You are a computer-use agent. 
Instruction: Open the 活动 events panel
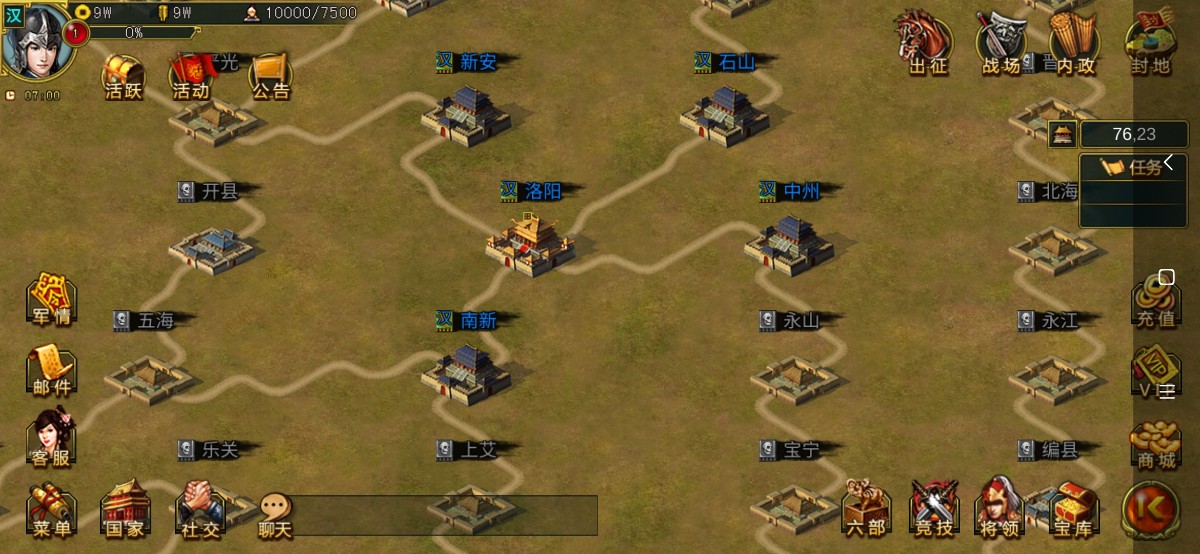pos(191,75)
